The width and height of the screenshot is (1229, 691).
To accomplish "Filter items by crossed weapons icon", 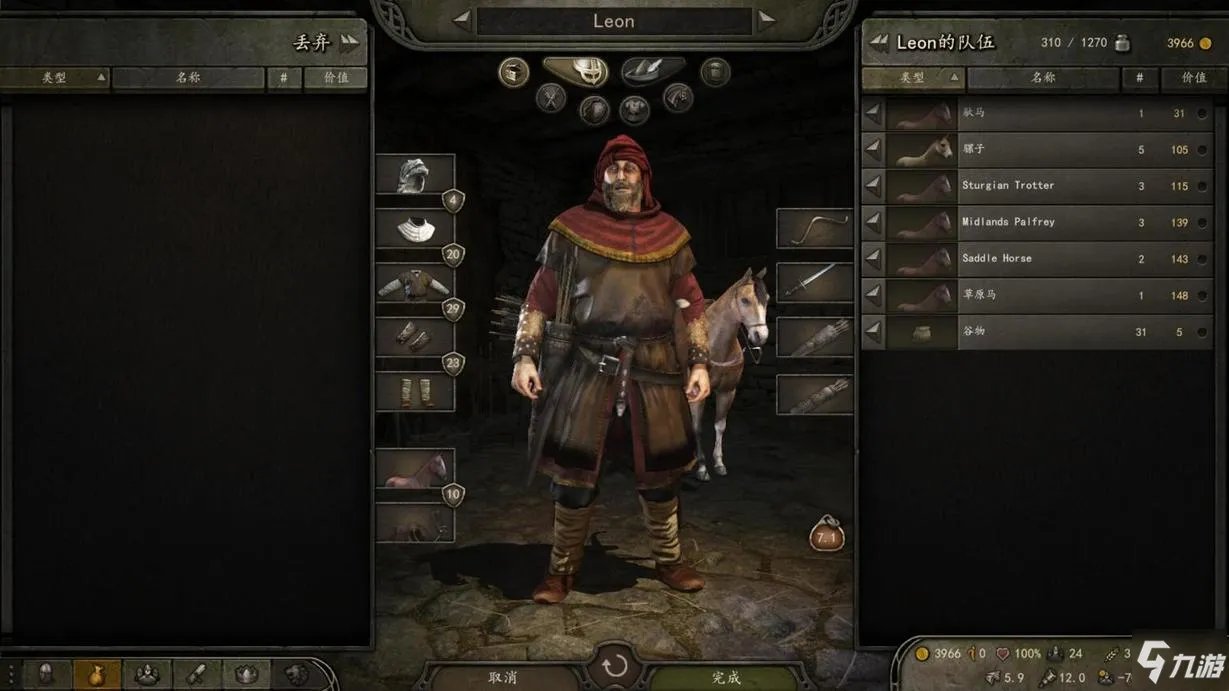I will click(x=551, y=98).
